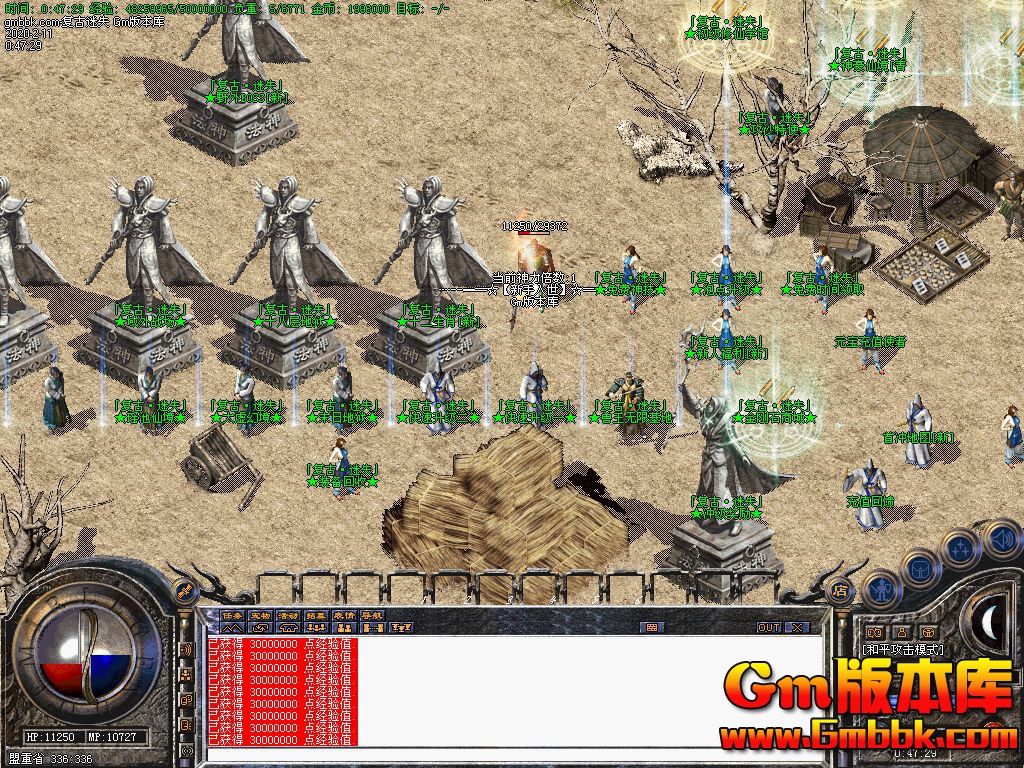Click the mountain-peaks button under 任务

click(232, 627)
